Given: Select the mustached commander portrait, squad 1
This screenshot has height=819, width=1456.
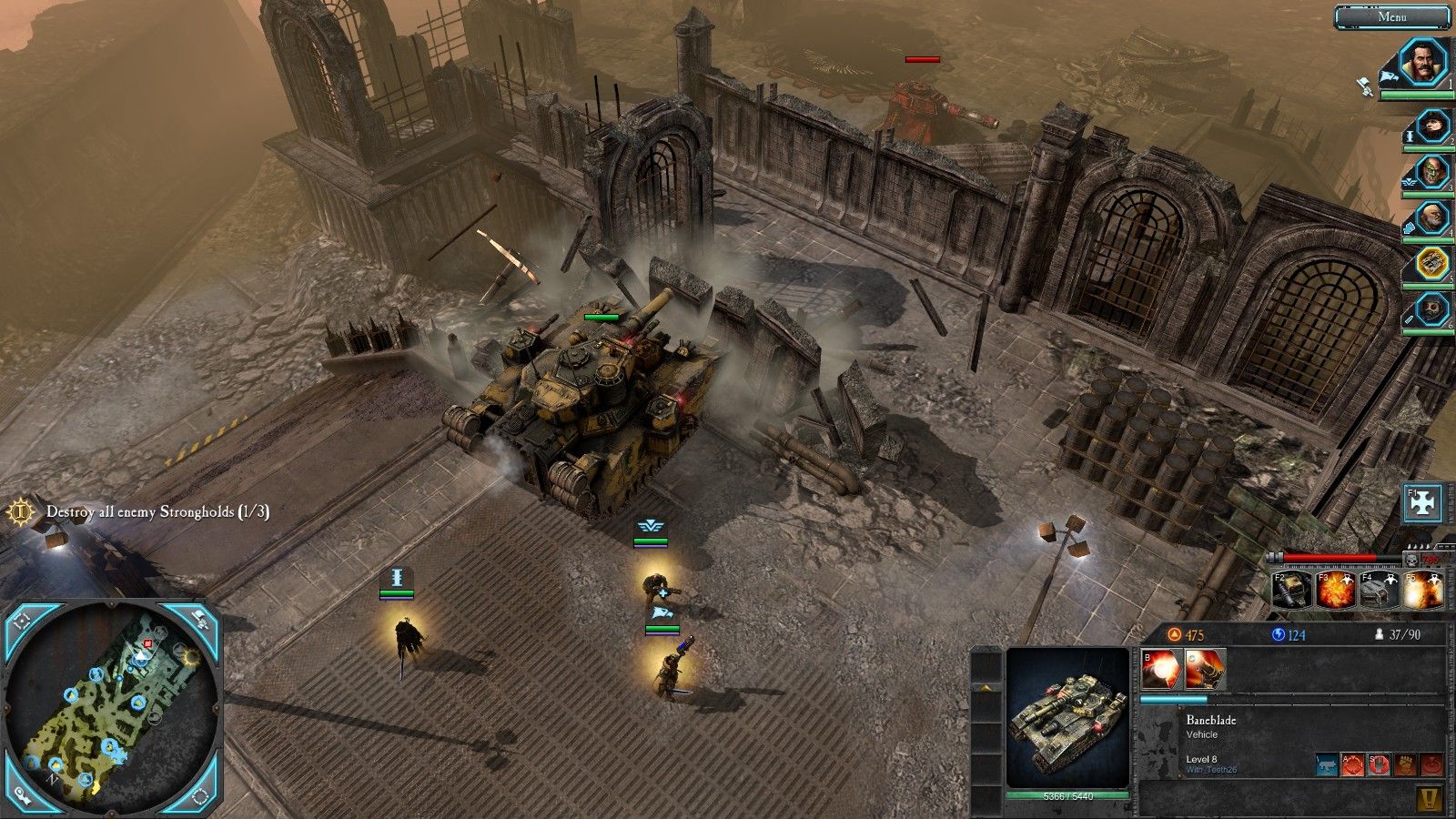Looking at the screenshot, I should click(1421, 63).
